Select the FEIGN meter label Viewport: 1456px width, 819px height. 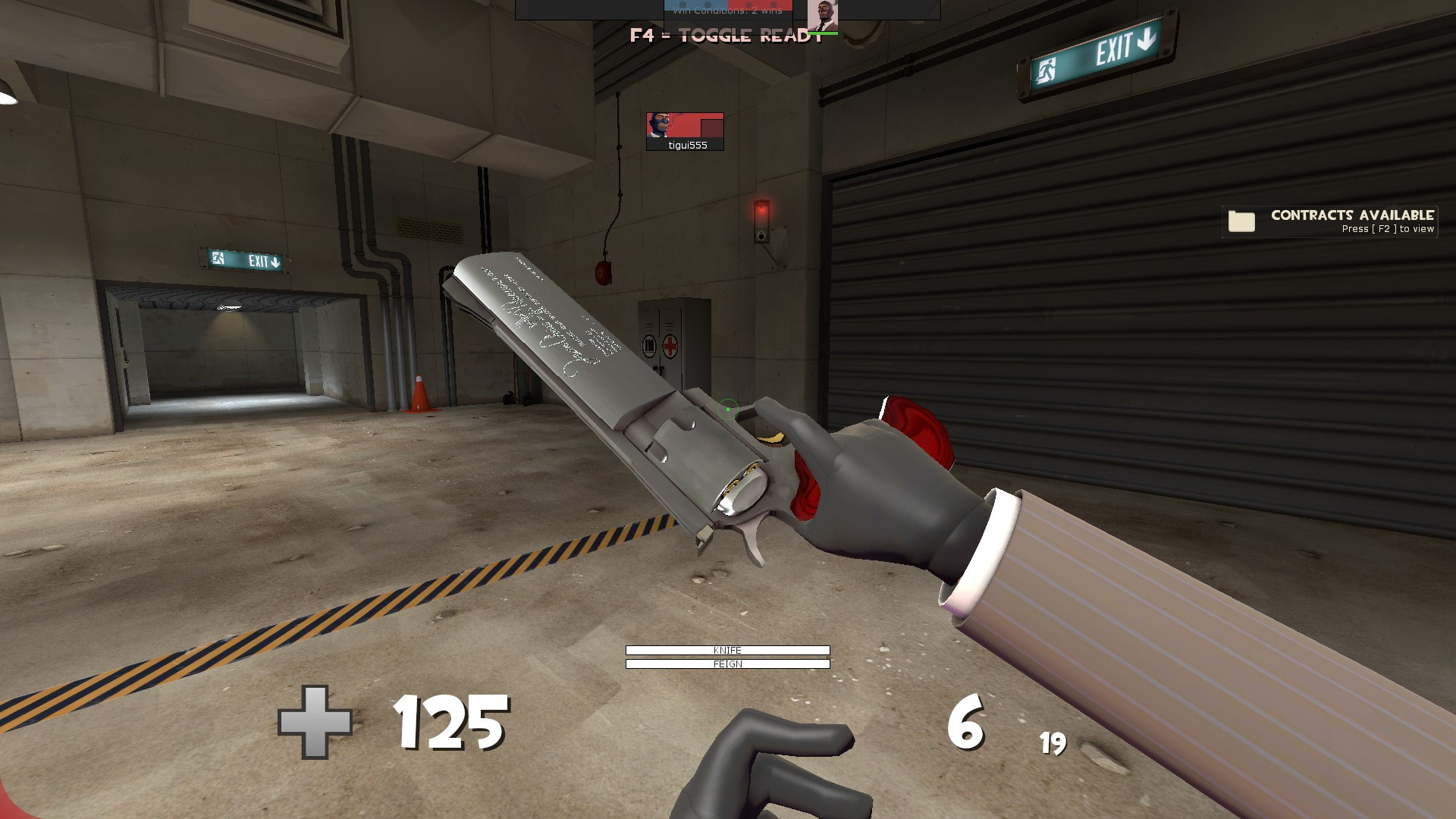point(727,663)
